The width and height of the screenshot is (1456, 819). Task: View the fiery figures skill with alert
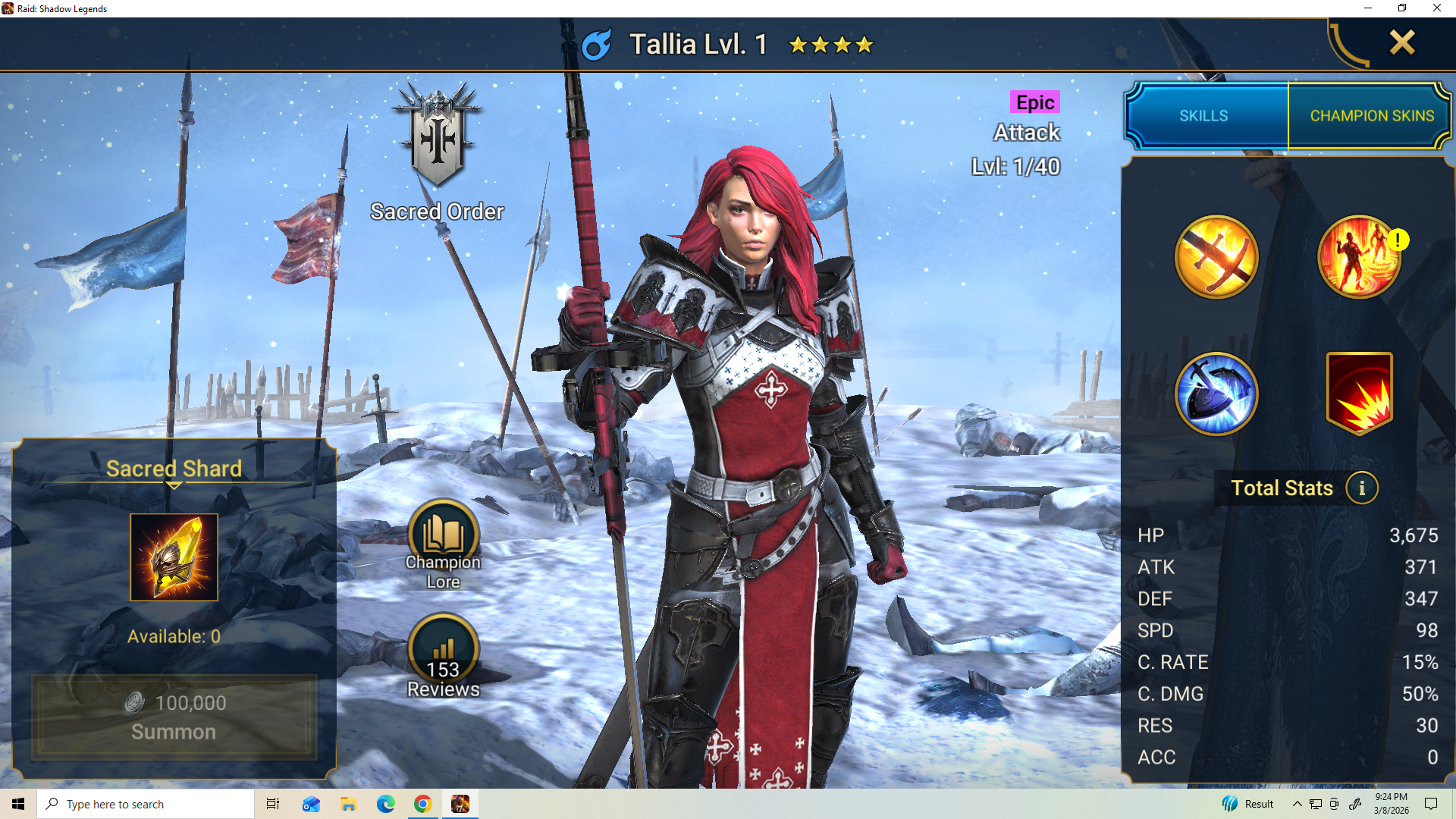tap(1359, 257)
